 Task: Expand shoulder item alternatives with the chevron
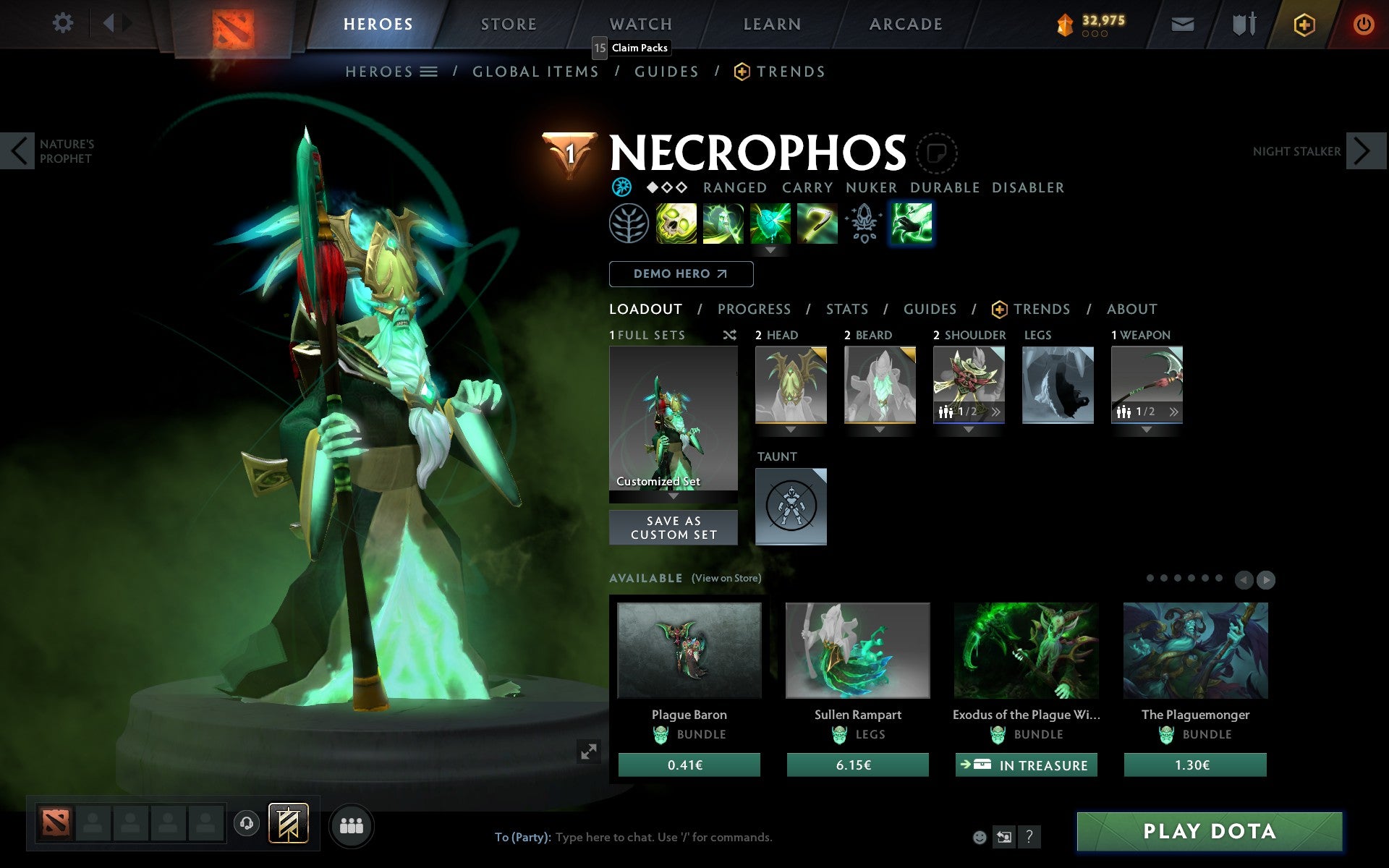point(998,410)
